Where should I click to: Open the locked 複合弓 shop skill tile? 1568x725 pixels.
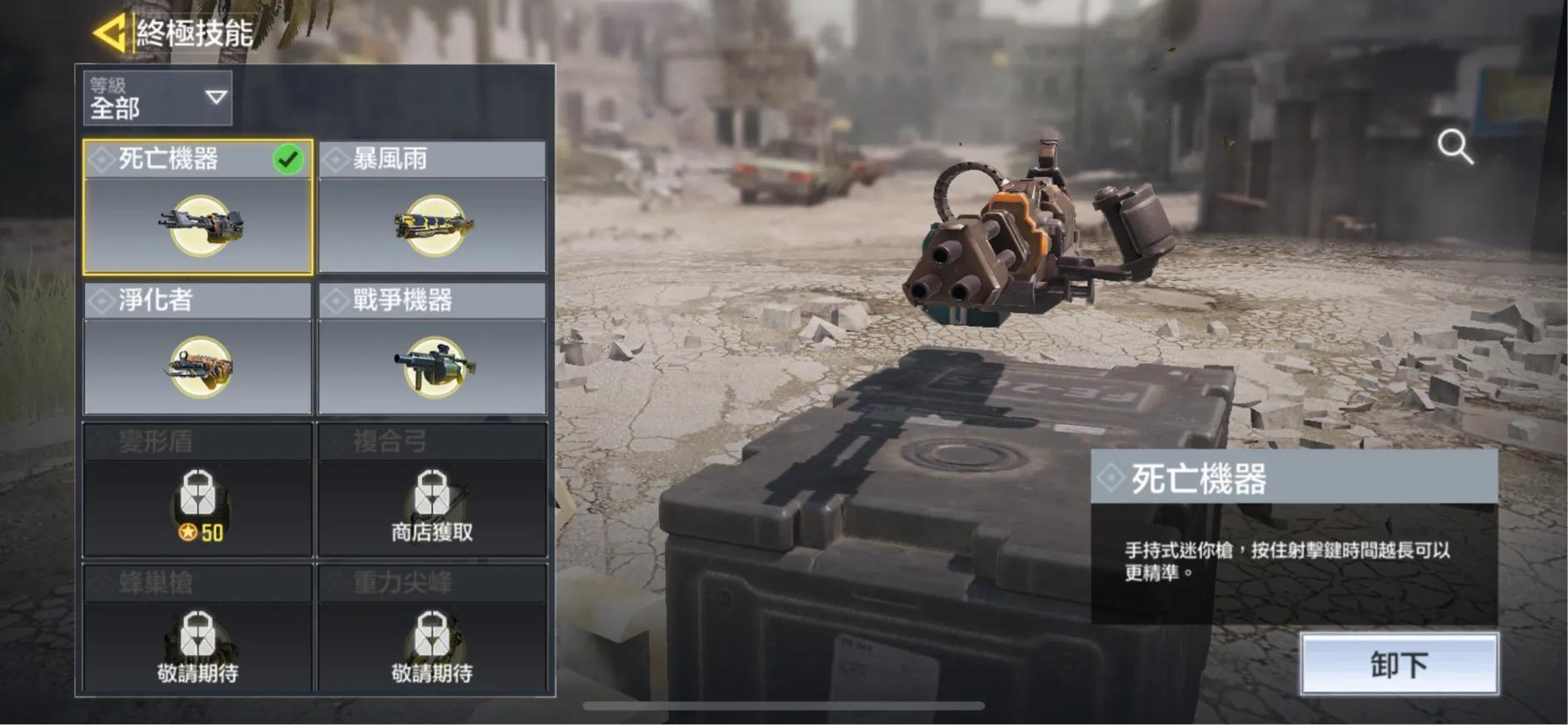[432, 490]
